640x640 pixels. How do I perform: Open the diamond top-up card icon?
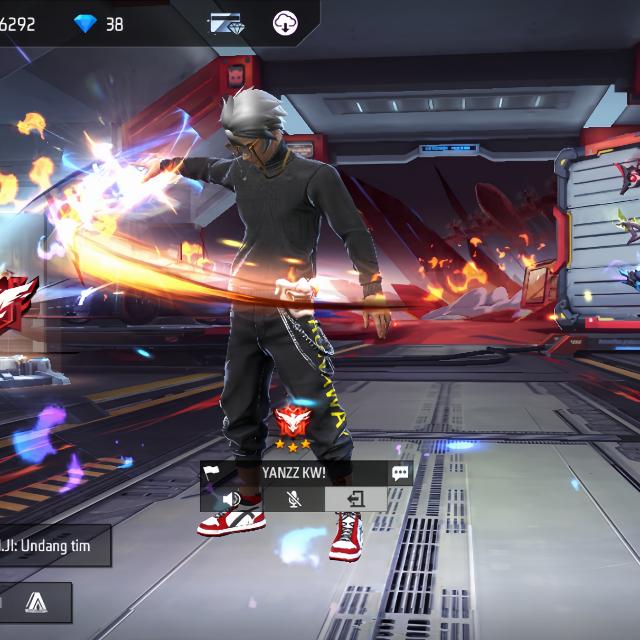(x=226, y=23)
